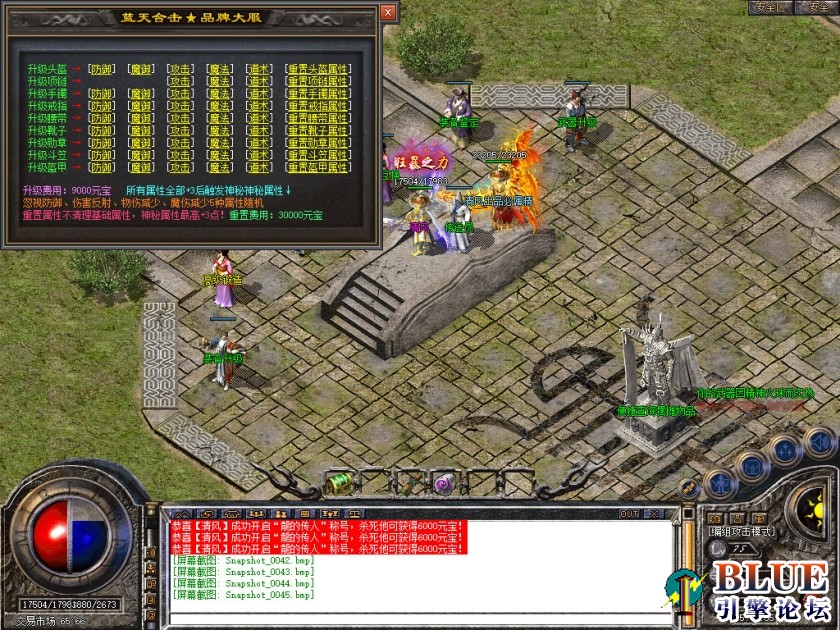Choose 攻击 for 升级项链

[x=181, y=81]
